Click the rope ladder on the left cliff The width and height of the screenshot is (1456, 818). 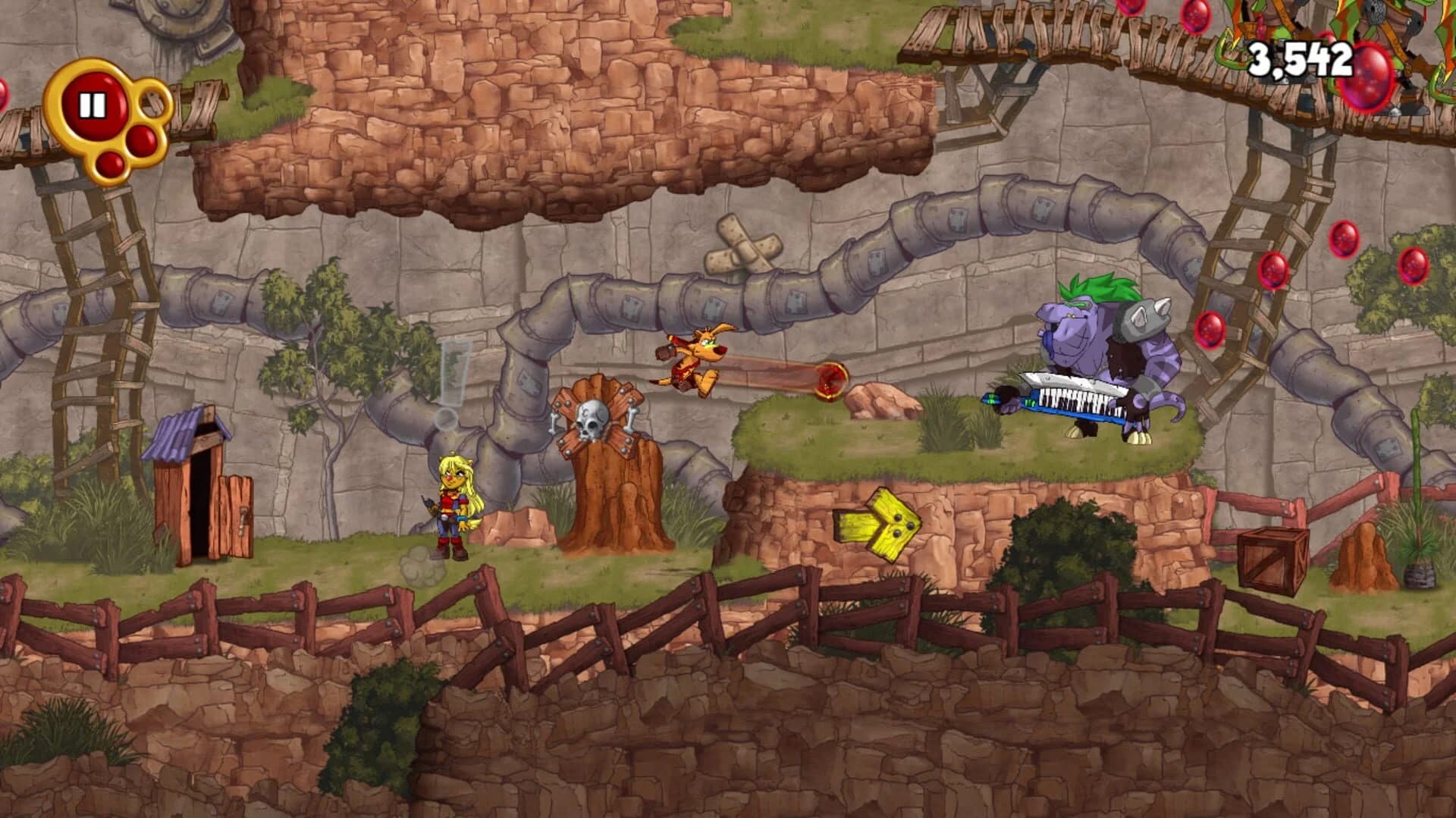pos(99,318)
